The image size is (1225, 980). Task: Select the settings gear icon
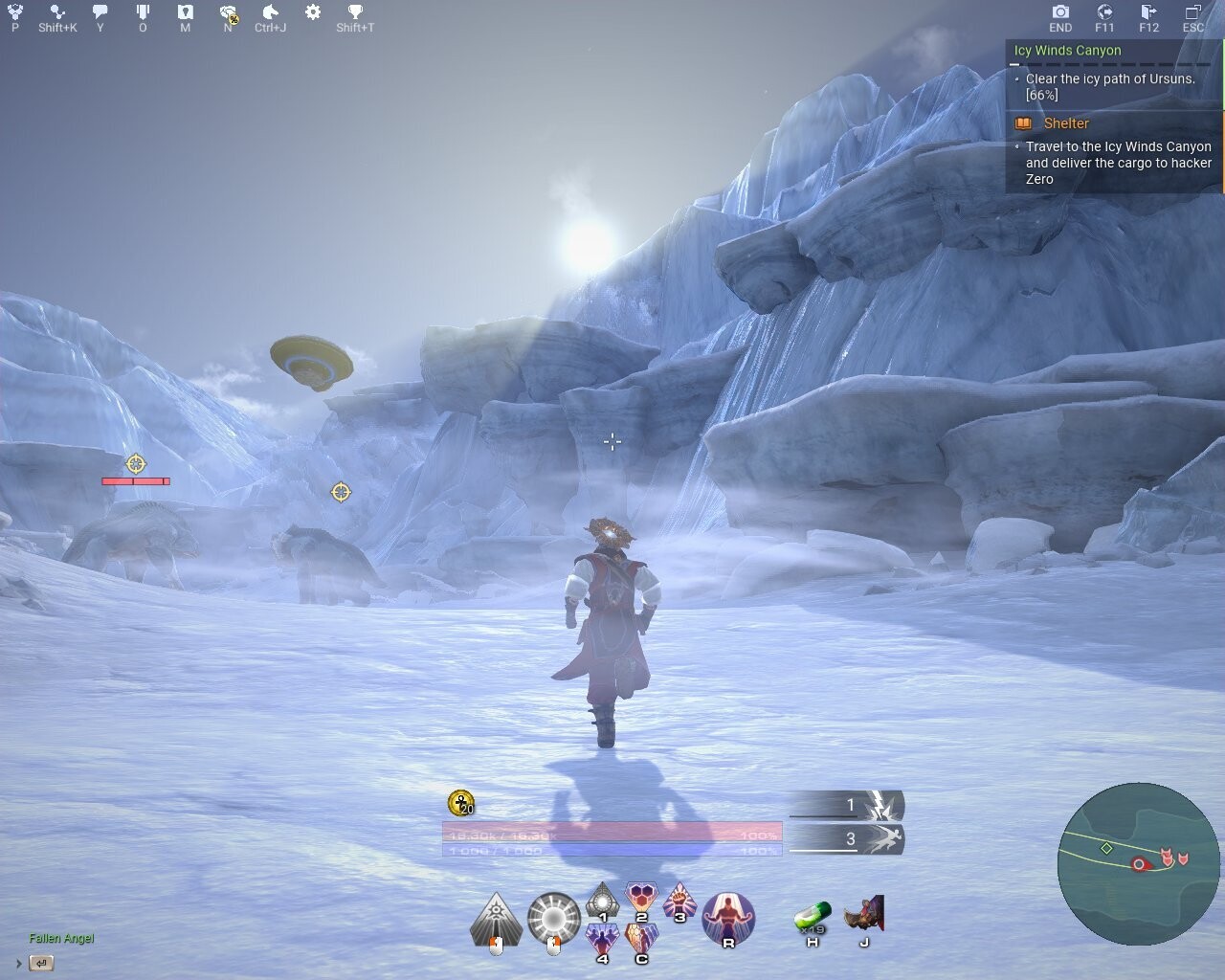[312, 12]
